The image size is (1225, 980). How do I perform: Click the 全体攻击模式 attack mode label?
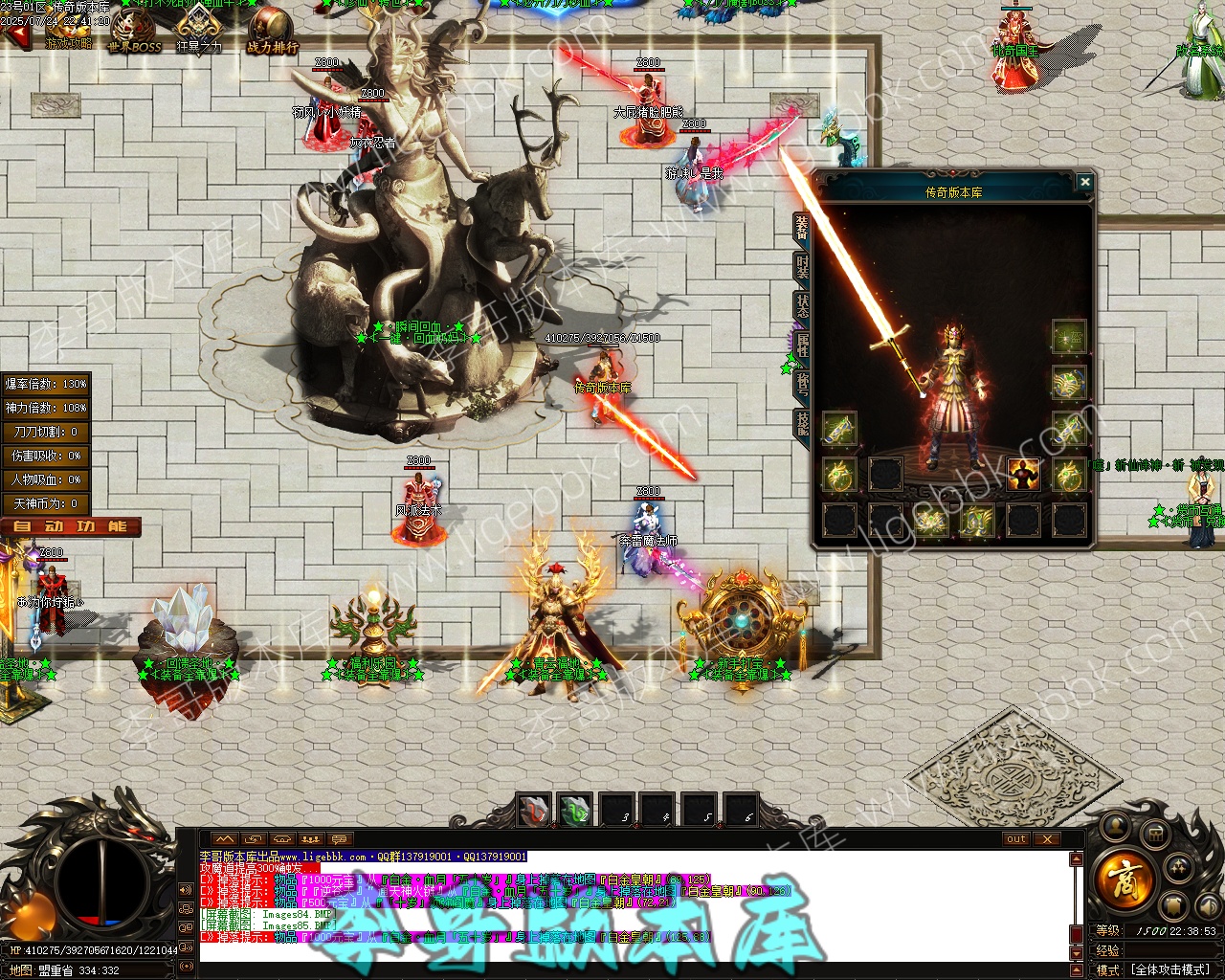1170,969
